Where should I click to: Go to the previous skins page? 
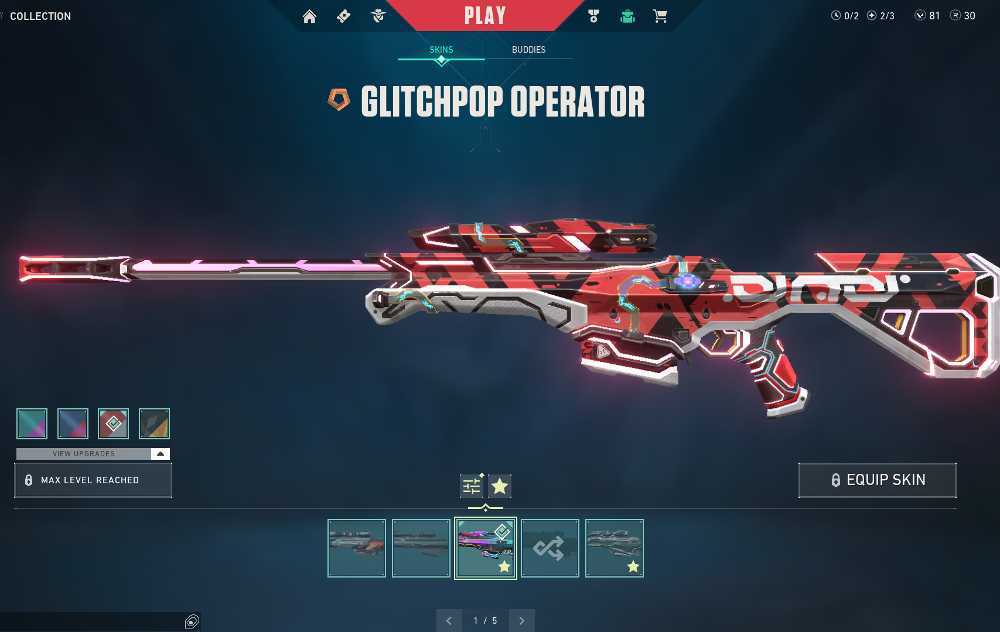(449, 621)
